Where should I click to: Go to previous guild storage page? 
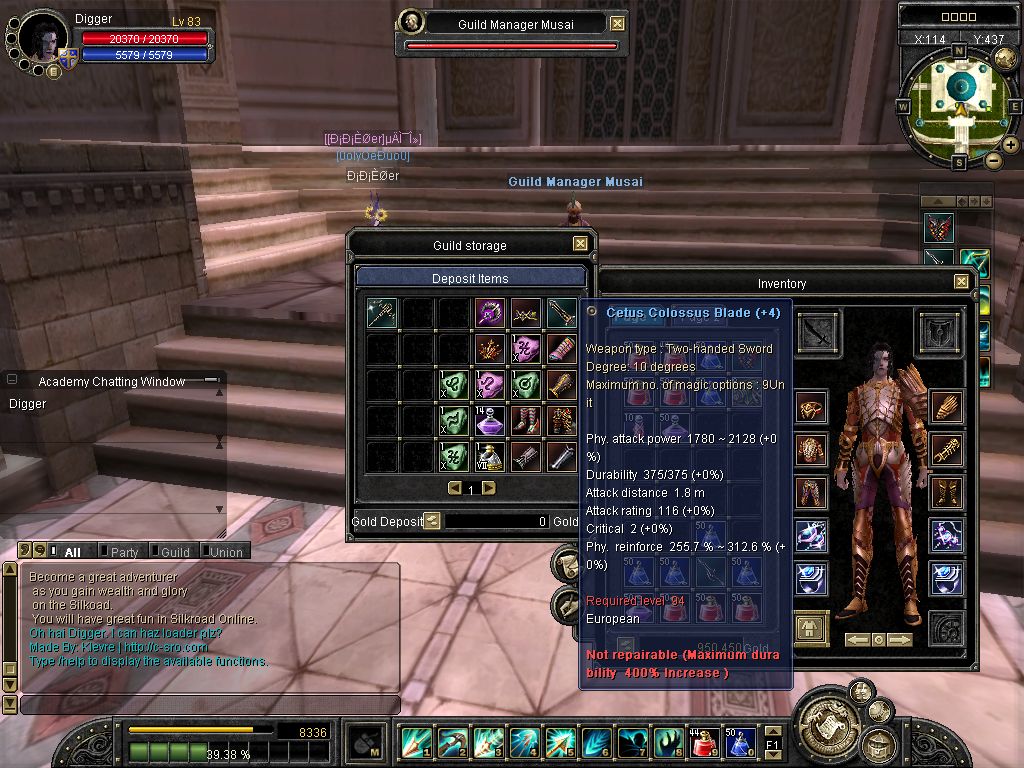454,488
